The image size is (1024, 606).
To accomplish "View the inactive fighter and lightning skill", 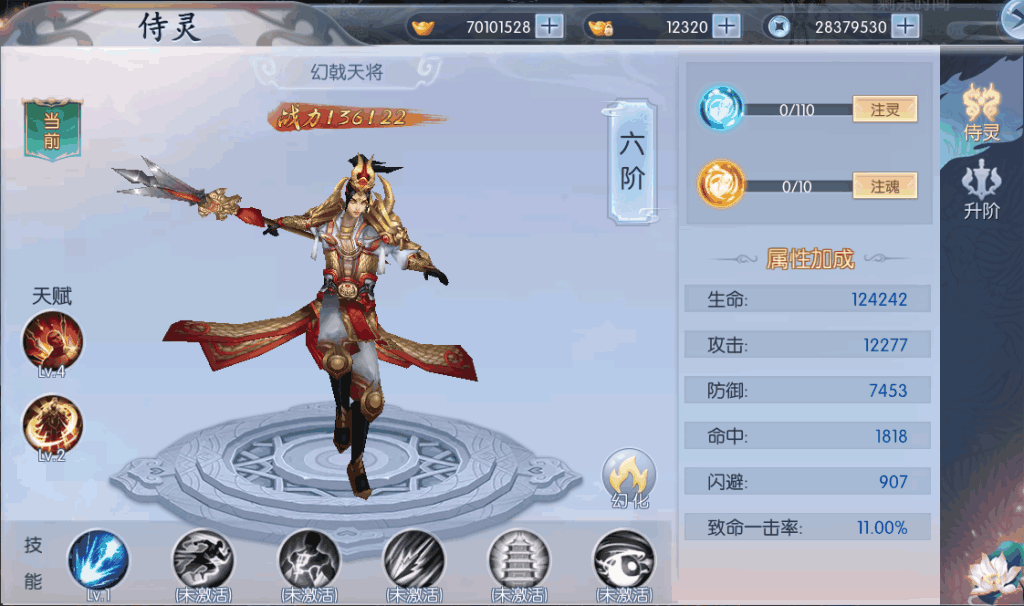I will [x=308, y=559].
